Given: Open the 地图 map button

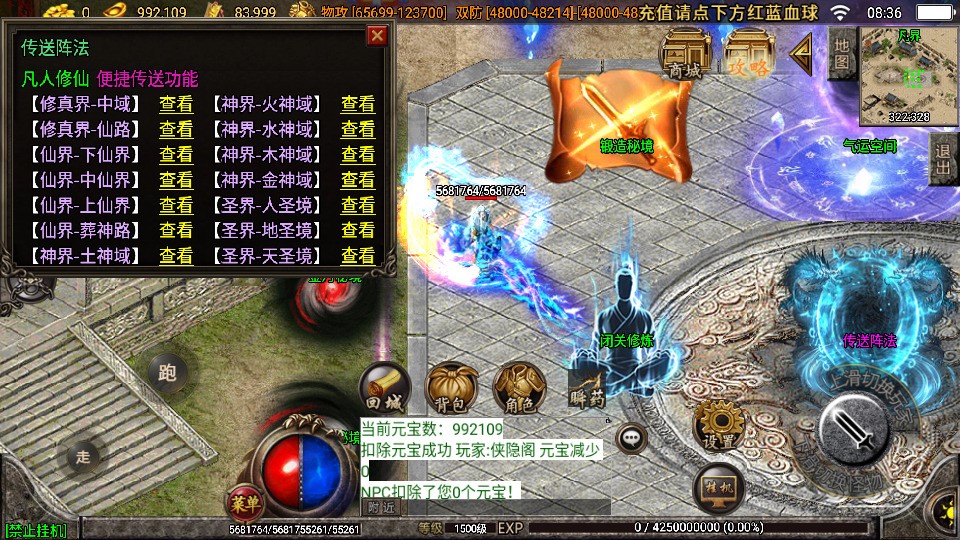Looking at the screenshot, I should tap(842, 54).
